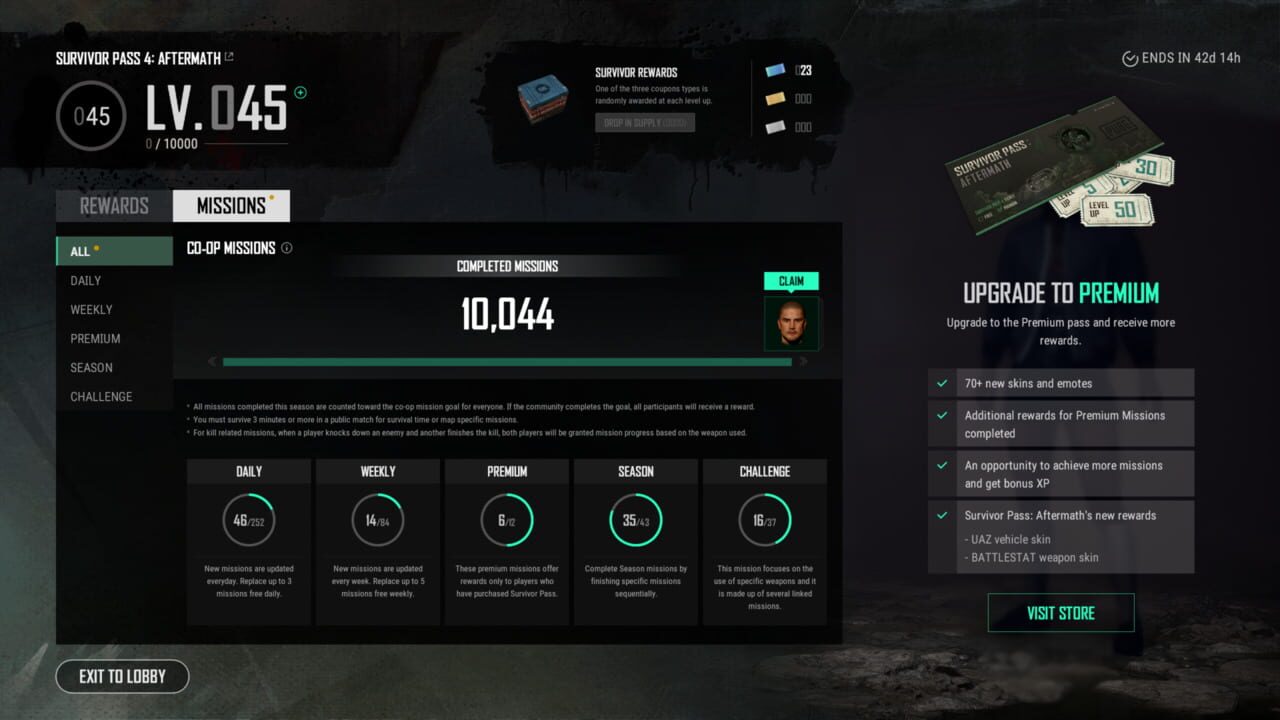Click the blue coupon icon

[777, 70]
